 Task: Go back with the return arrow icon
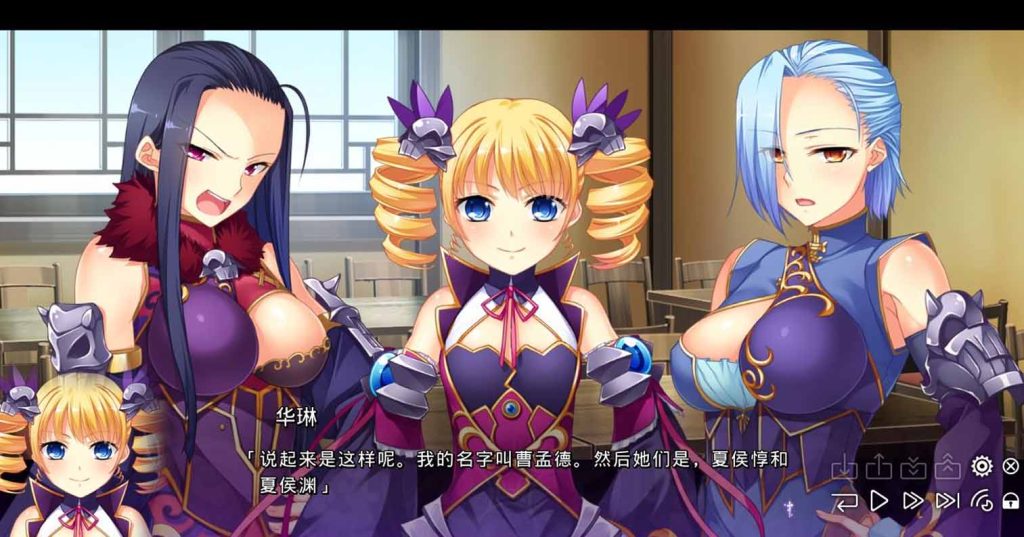(845, 500)
